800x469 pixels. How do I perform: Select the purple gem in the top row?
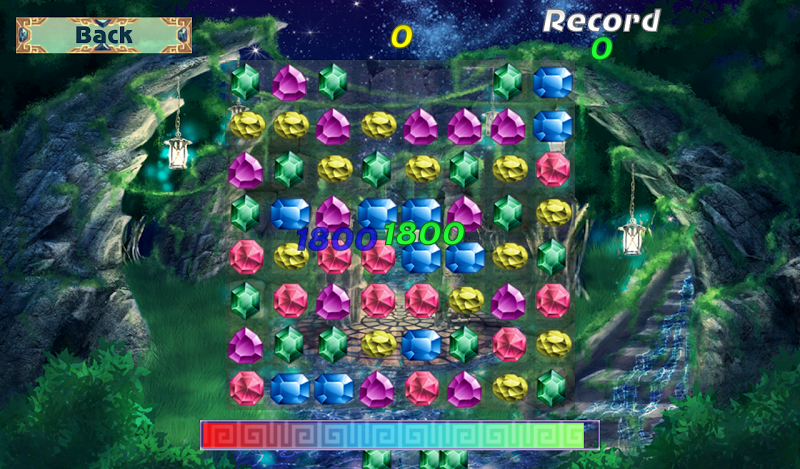click(290, 82)
